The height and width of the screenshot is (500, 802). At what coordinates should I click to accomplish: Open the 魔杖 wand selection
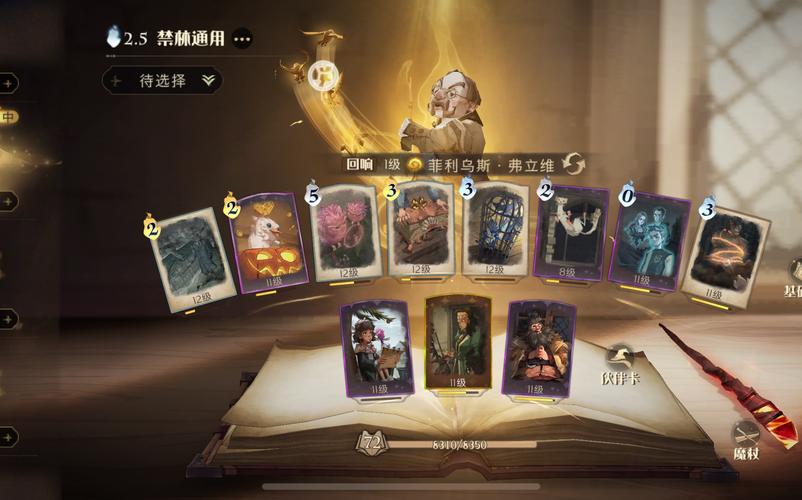coord(747,438)
